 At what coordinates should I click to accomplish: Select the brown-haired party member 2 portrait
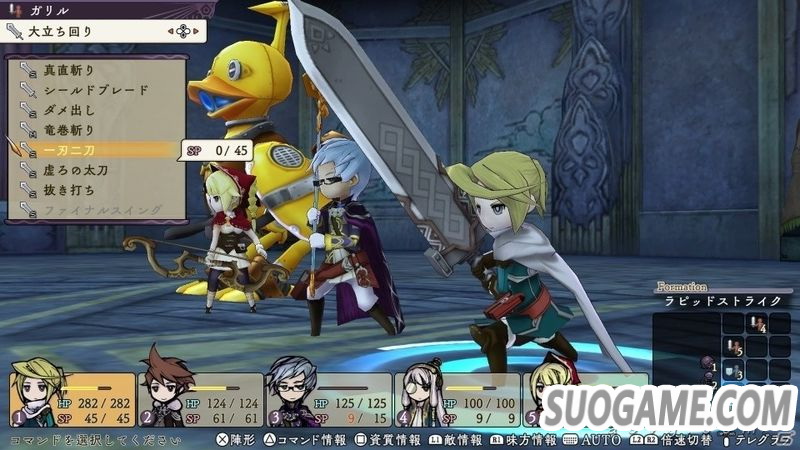(x=163, y=396)
